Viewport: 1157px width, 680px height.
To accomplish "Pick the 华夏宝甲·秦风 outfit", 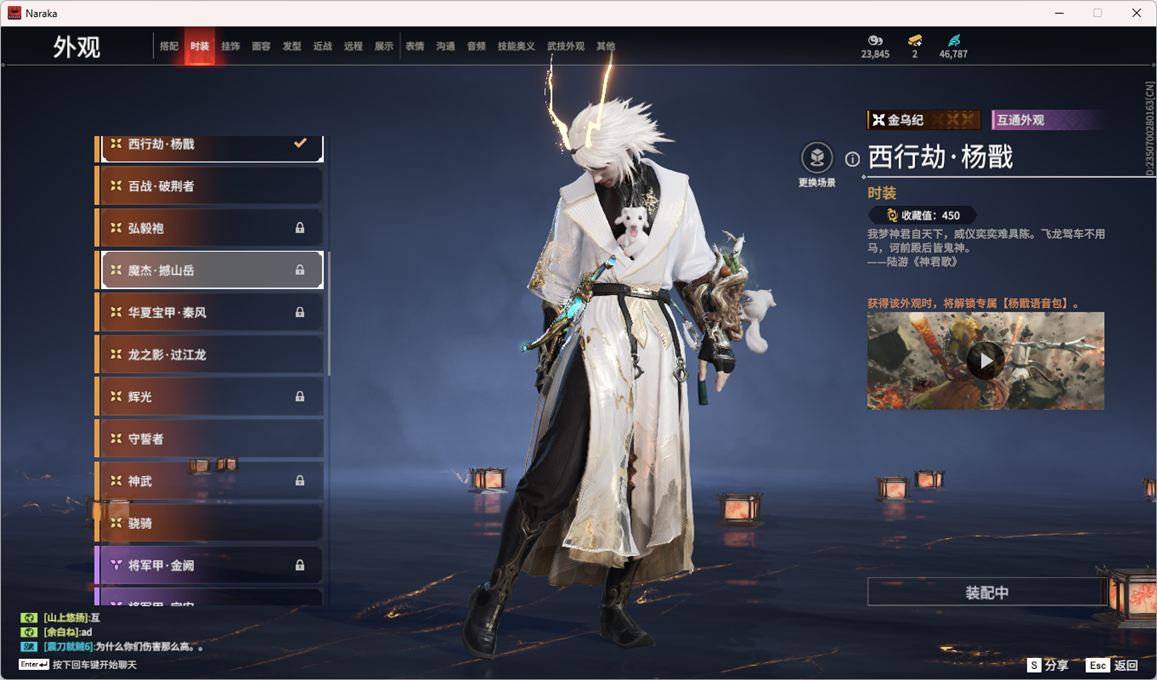I will point(210,312).
